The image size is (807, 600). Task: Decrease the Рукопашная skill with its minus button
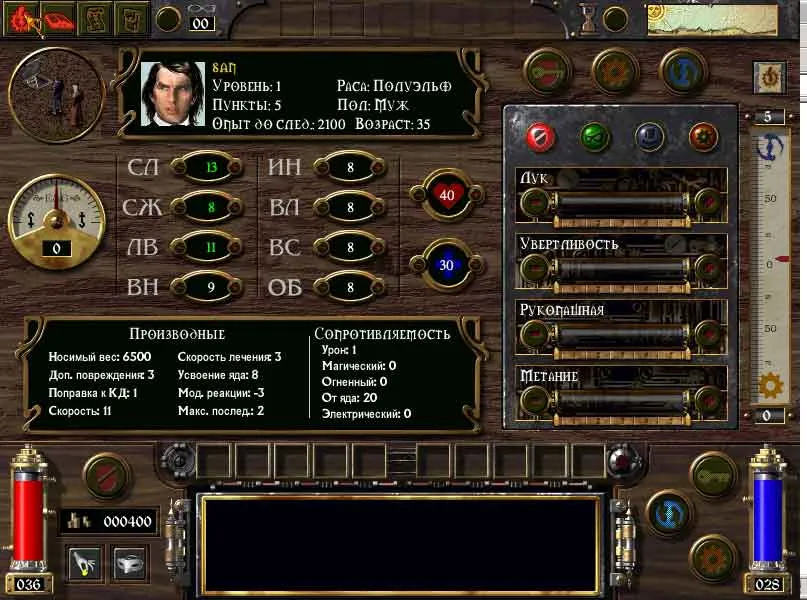point(536,335)
